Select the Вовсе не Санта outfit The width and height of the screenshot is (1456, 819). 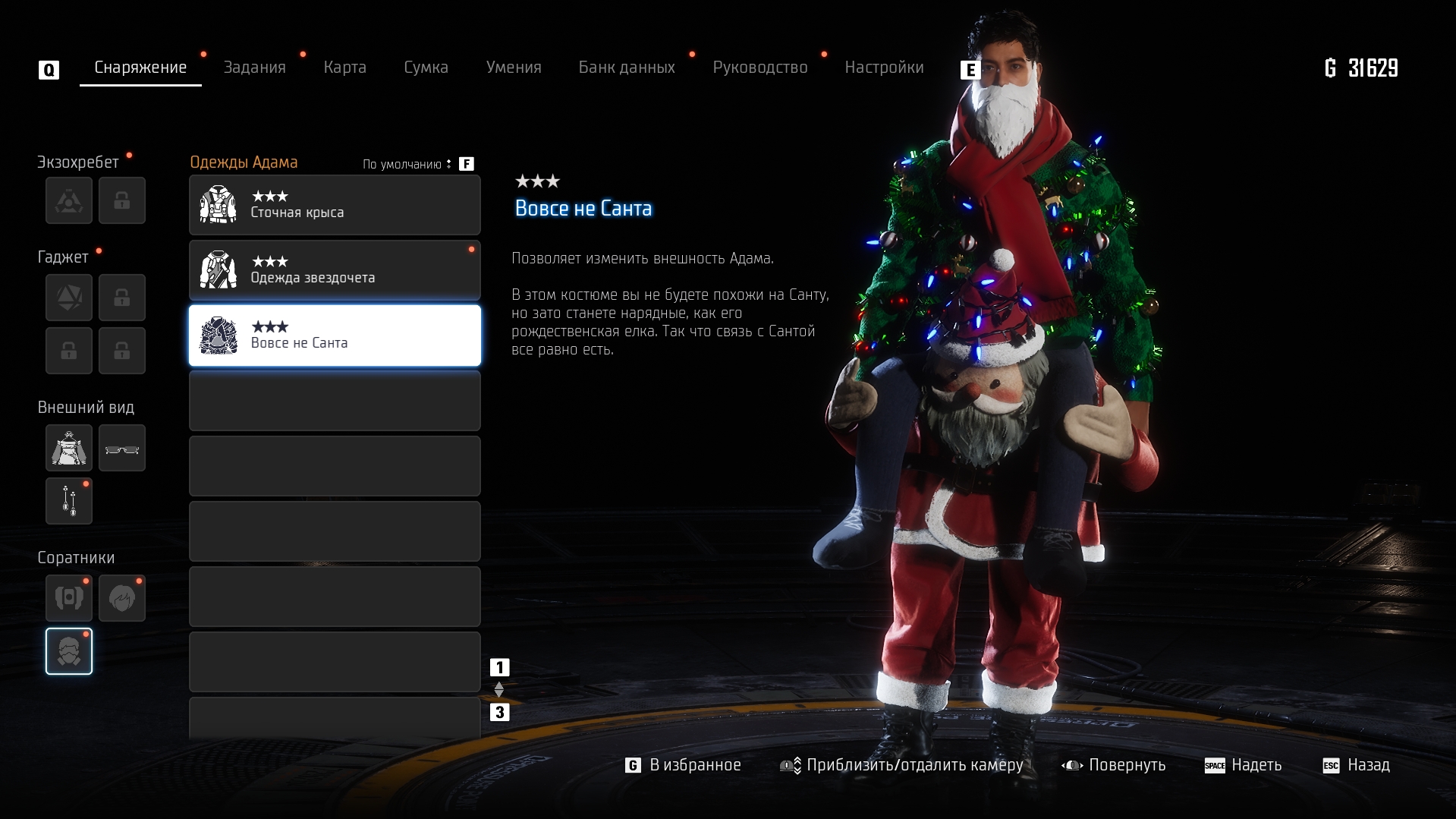click(x=335, y=335)
